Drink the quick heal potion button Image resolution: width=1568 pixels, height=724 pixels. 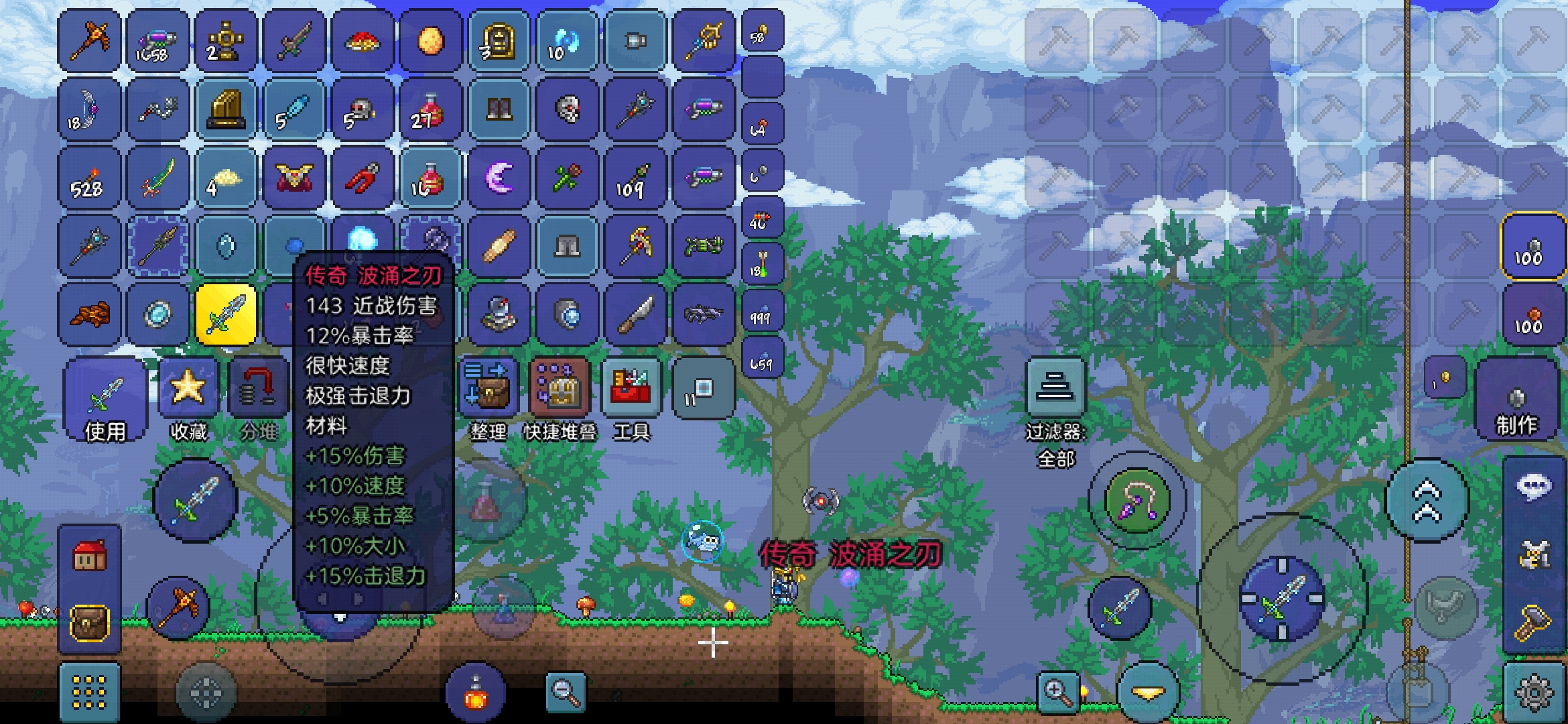pos(475,694)
